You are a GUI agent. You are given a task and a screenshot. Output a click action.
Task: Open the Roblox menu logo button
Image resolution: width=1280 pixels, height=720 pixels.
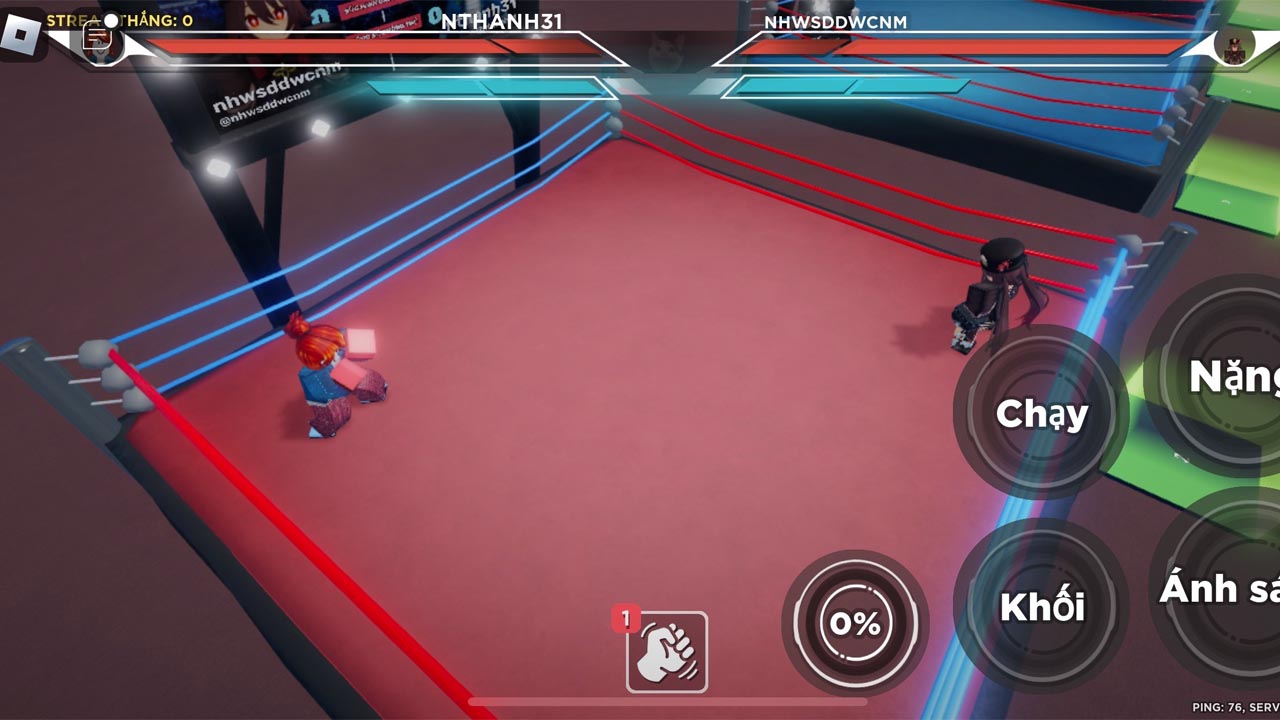coord(21,36)
